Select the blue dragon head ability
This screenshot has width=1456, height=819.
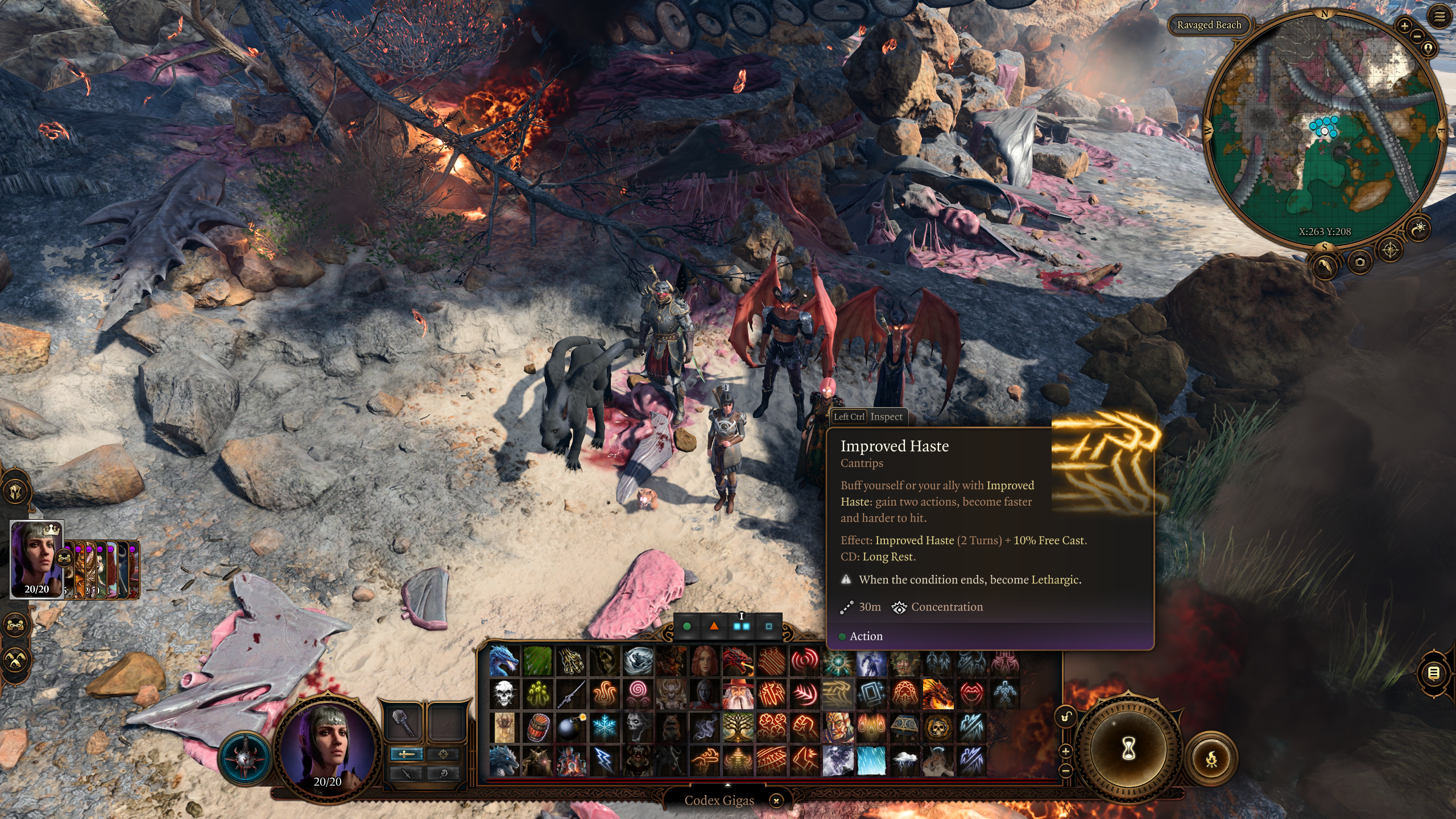pos(504,660)
